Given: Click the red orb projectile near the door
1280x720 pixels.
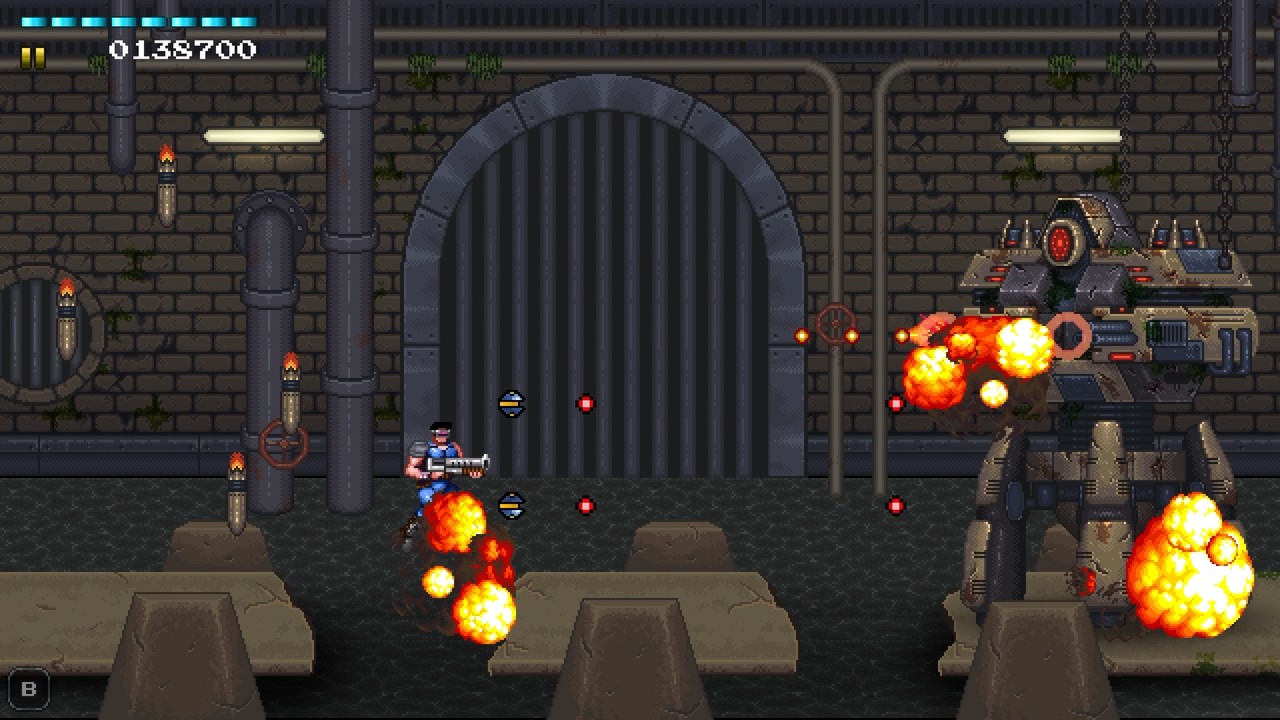Looking at the screenshot, I should (585, 403).
